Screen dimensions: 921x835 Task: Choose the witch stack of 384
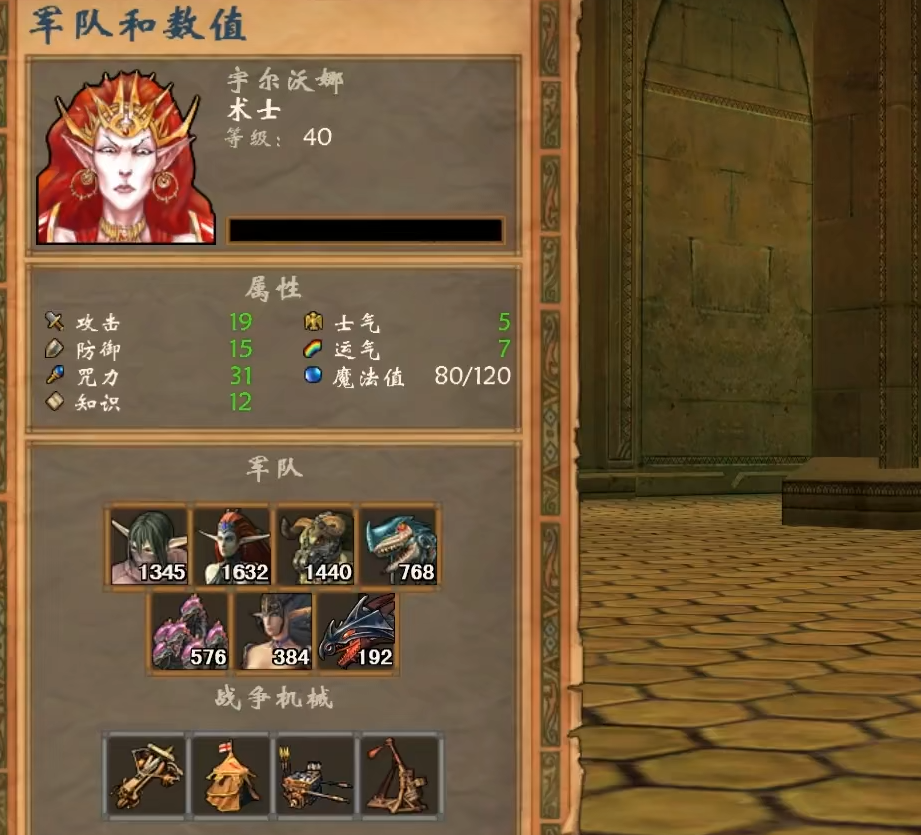(x=273, y=632)
